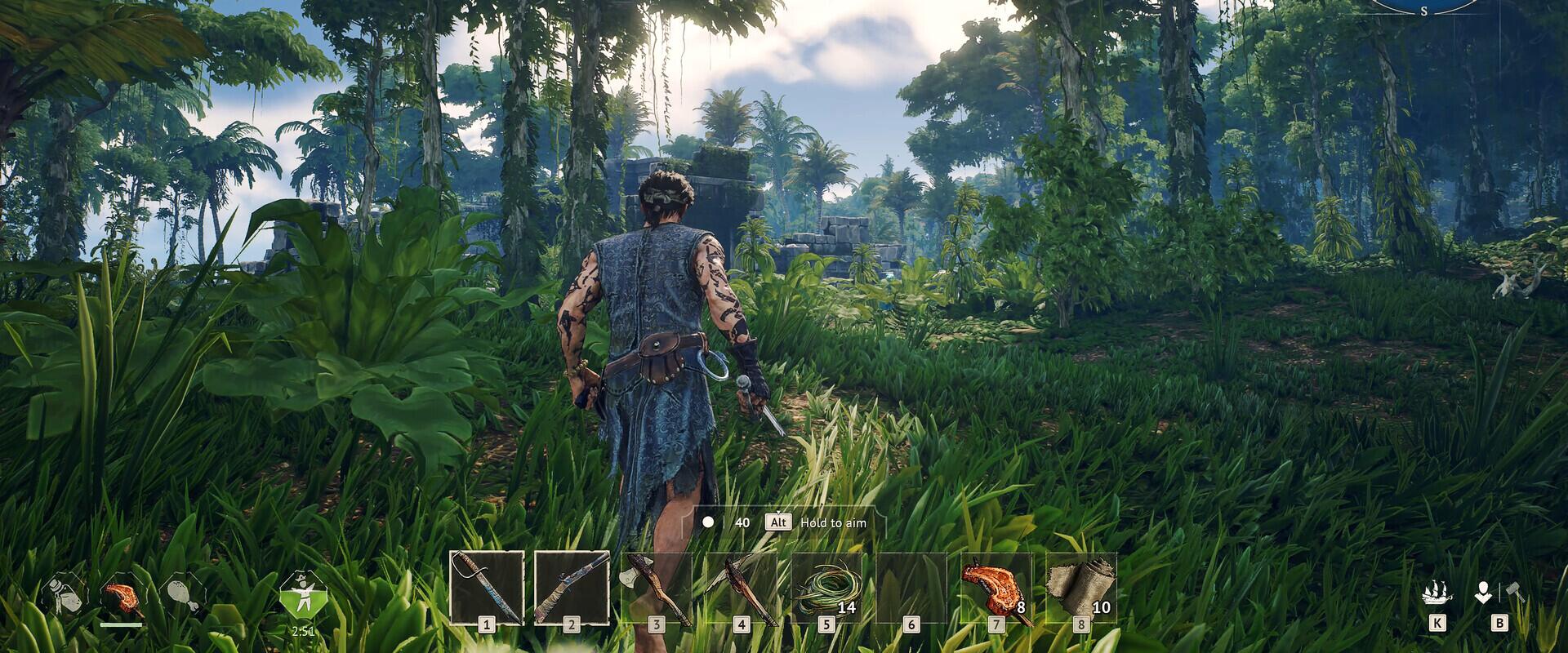Image resolution: width=1568 pixels, height=653 pixels.
Task: Click the cooked steak food buff icon
Action: (x=122, y=597)
